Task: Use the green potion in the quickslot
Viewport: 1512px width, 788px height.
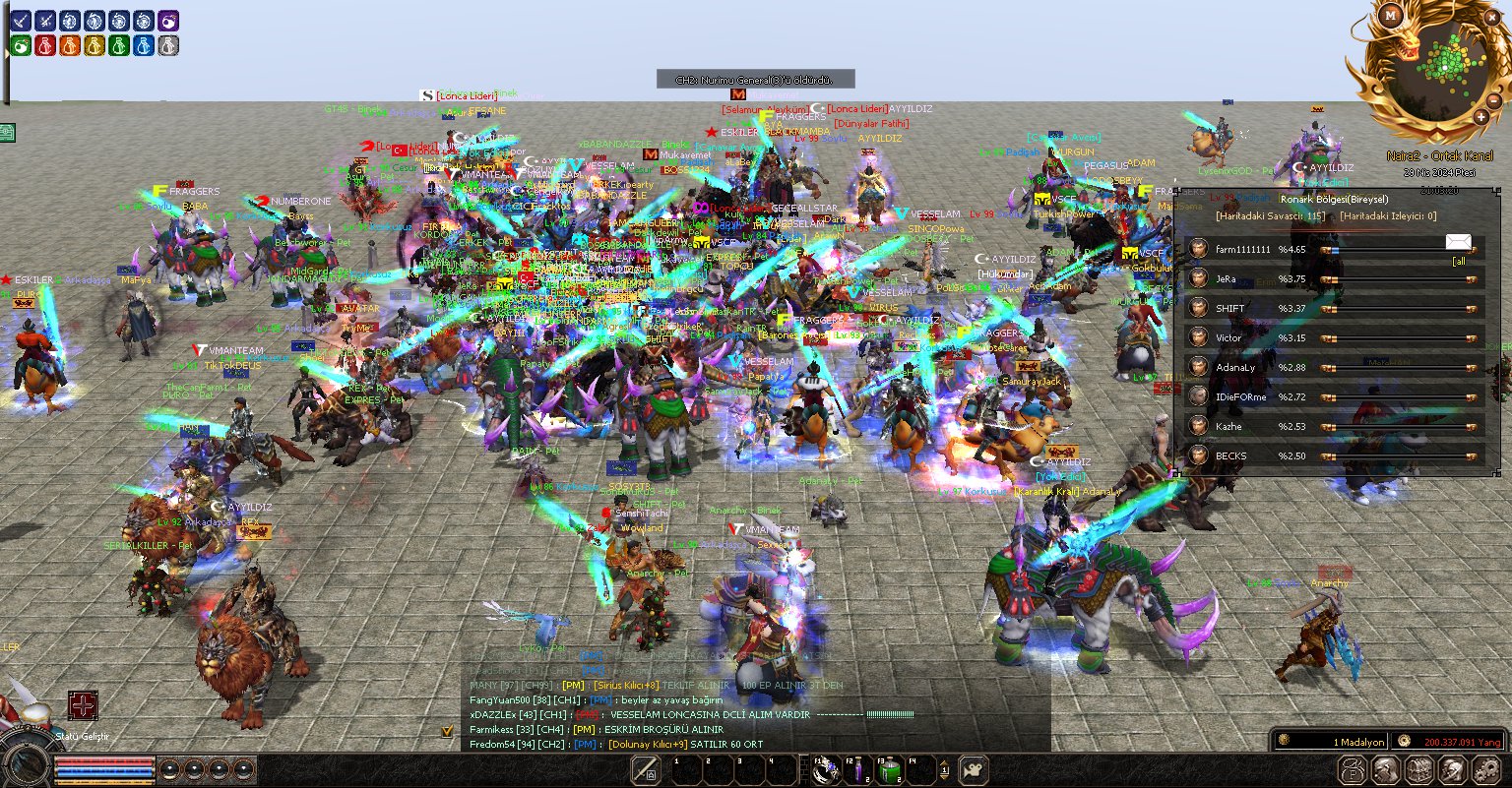Action: click(889, 770)
